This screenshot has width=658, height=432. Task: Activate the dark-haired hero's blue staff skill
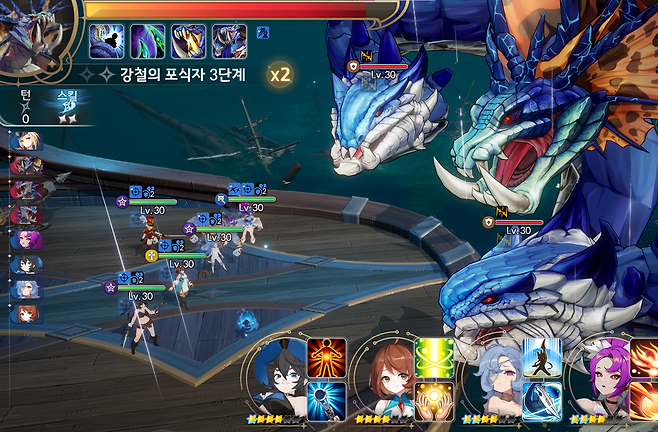326,399
